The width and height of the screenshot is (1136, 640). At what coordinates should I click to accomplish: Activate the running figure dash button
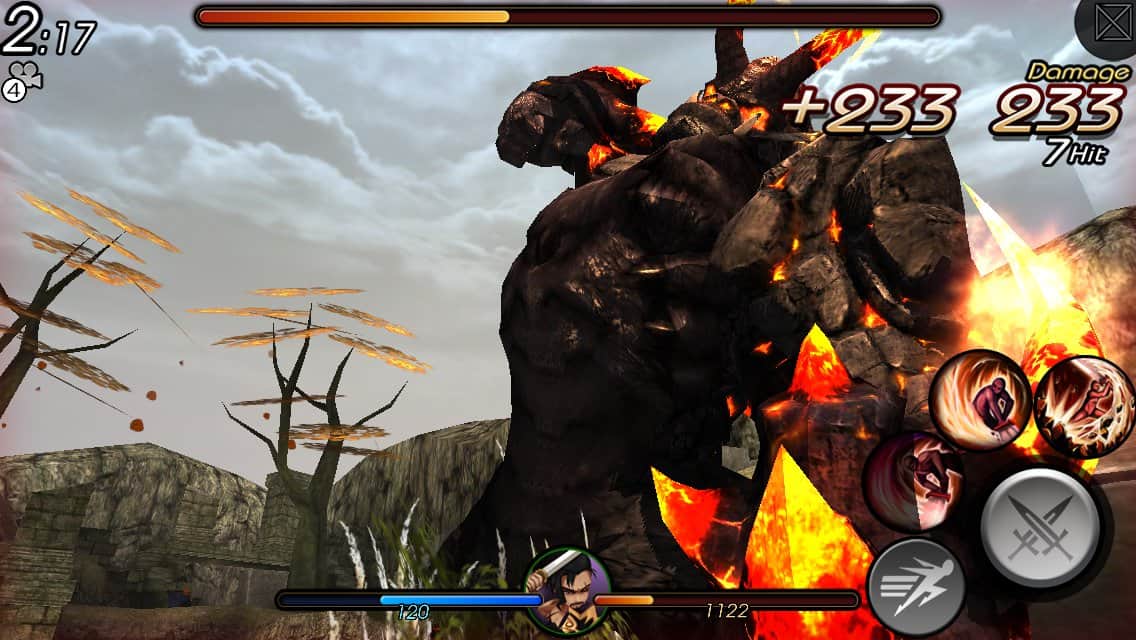(915, 587)
